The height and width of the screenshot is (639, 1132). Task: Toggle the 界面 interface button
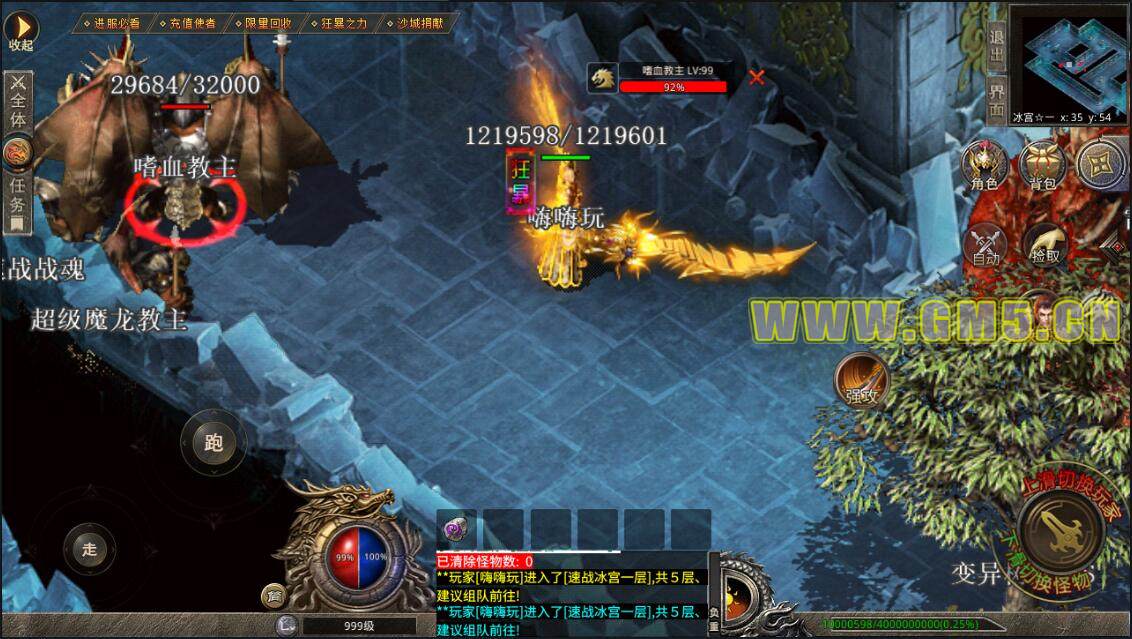click(996, 100)
